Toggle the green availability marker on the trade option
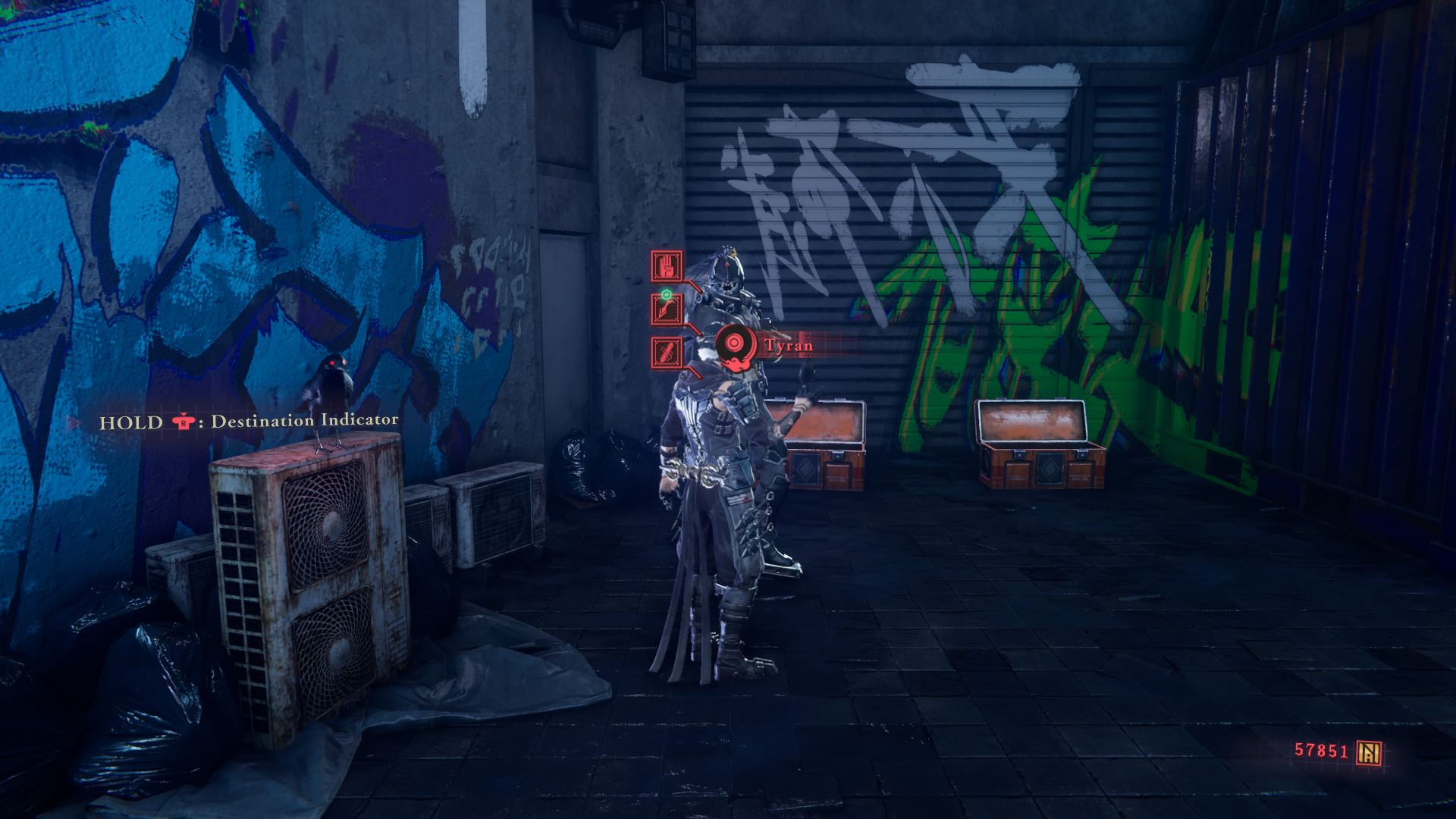Image resolution: width=1456 pixels, height=819 pixels. 665,294
